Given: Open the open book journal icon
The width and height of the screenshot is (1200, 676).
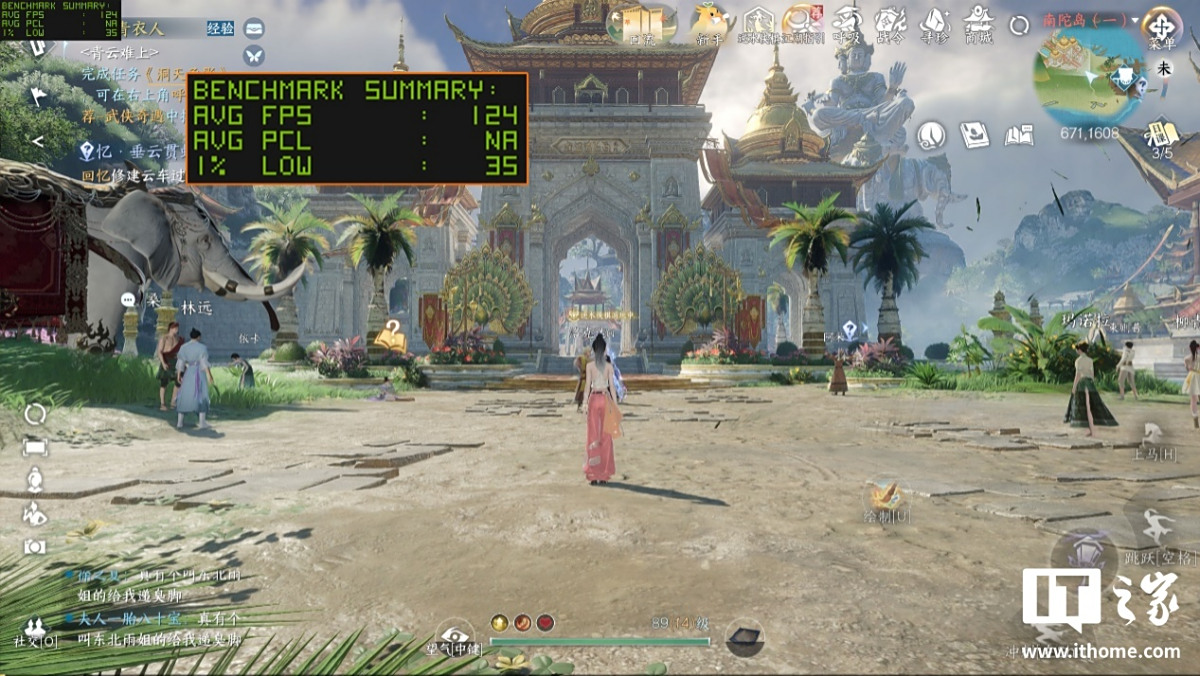Looking at the screenshot, I should tap(1018, 135).
